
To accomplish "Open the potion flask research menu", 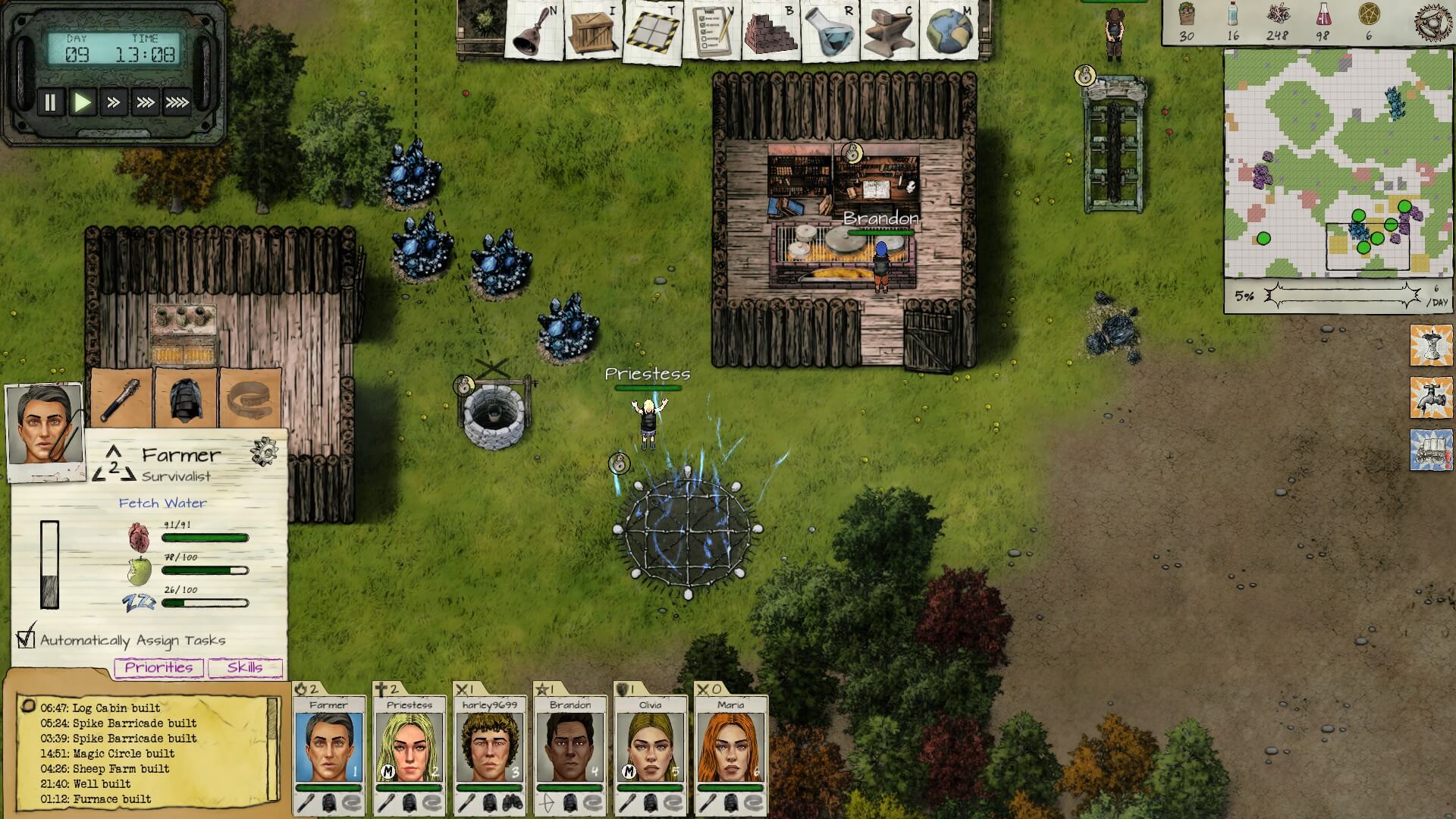I will 829,32.
